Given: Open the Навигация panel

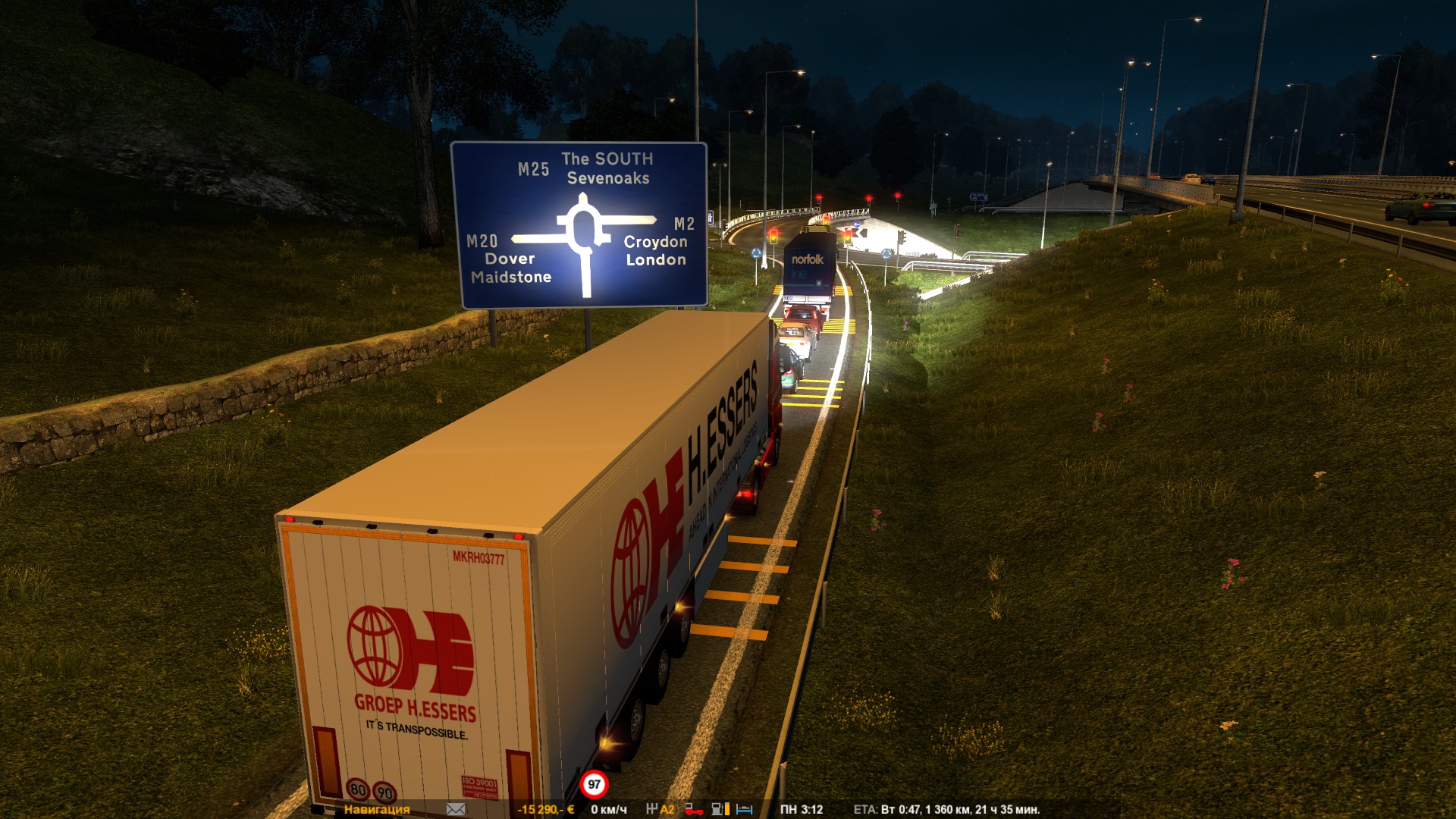Looking at the screenshot, I should pyautogui.click(x=376, y=809).
